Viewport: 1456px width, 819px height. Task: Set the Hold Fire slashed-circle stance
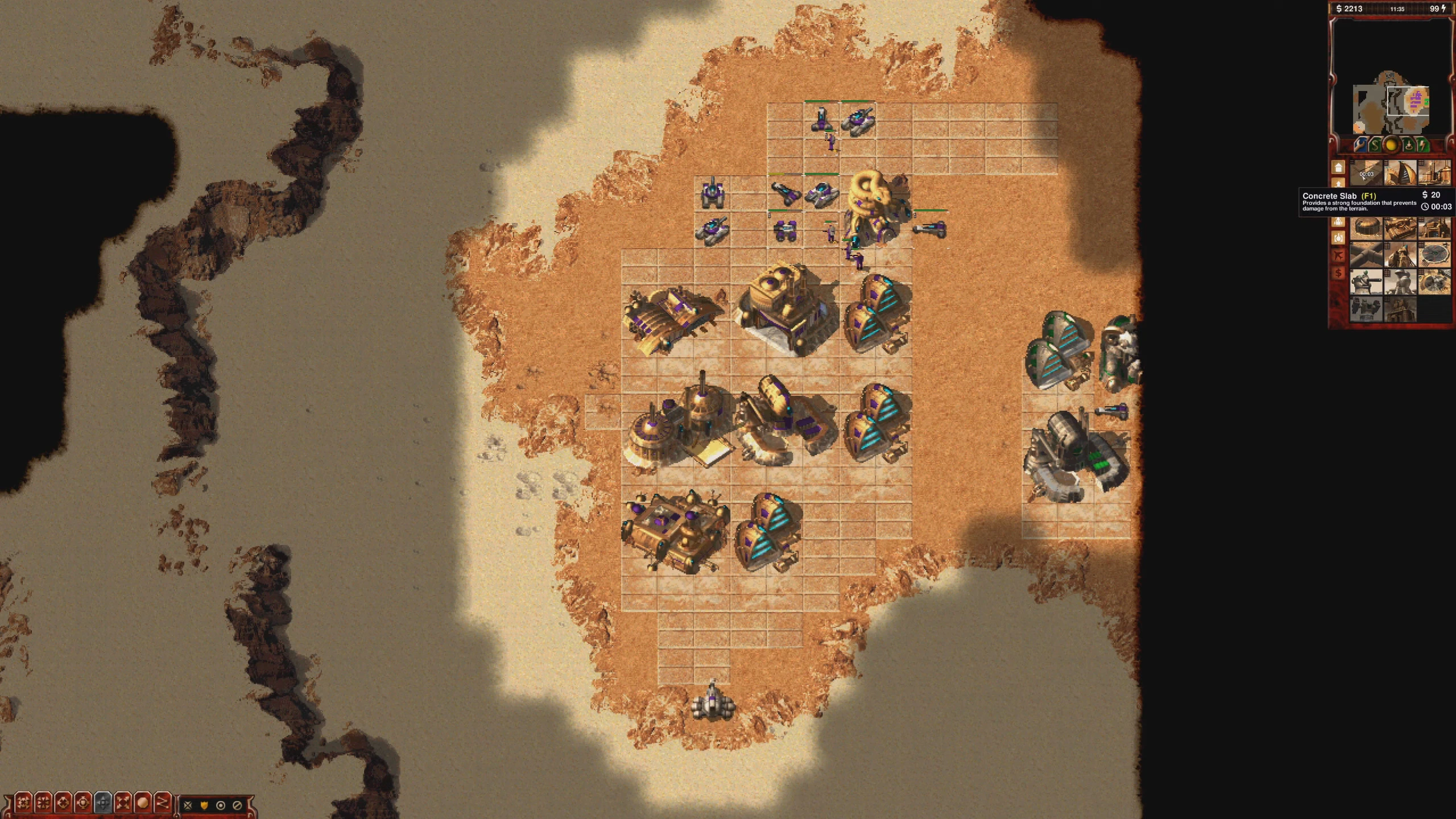(x=237, y=805)
